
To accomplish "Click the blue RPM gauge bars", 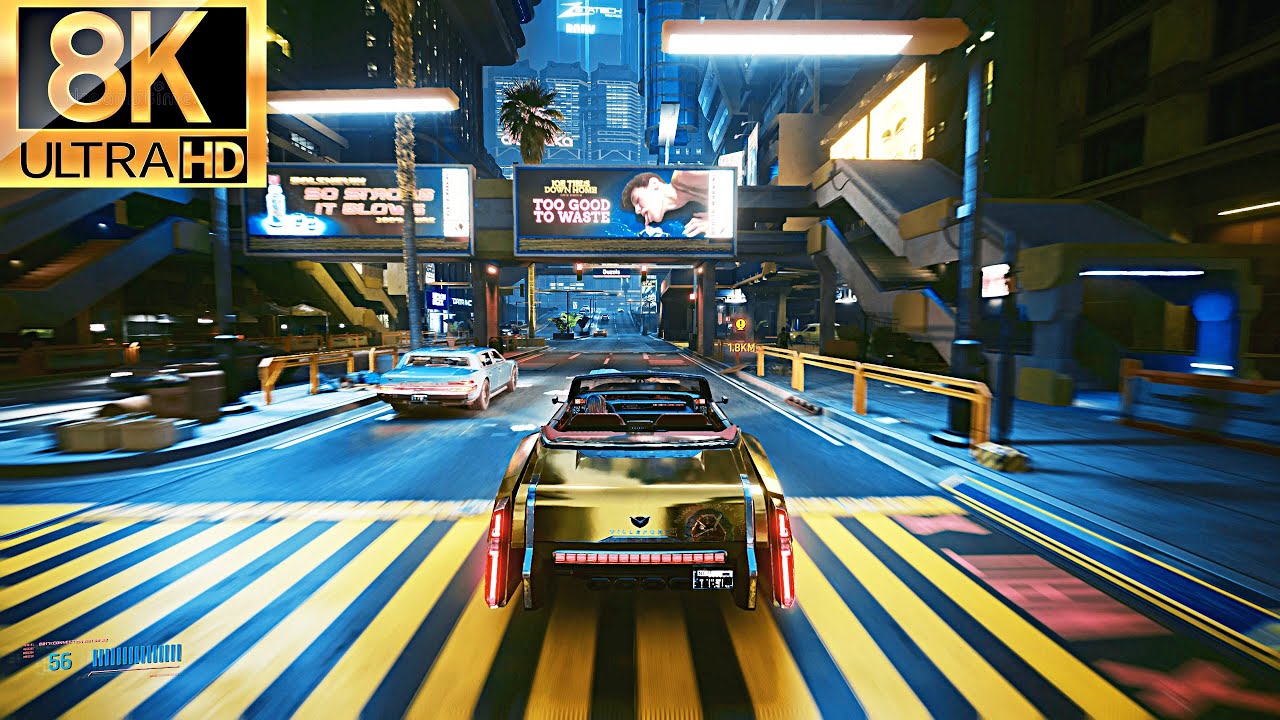I will click(135, 654).
